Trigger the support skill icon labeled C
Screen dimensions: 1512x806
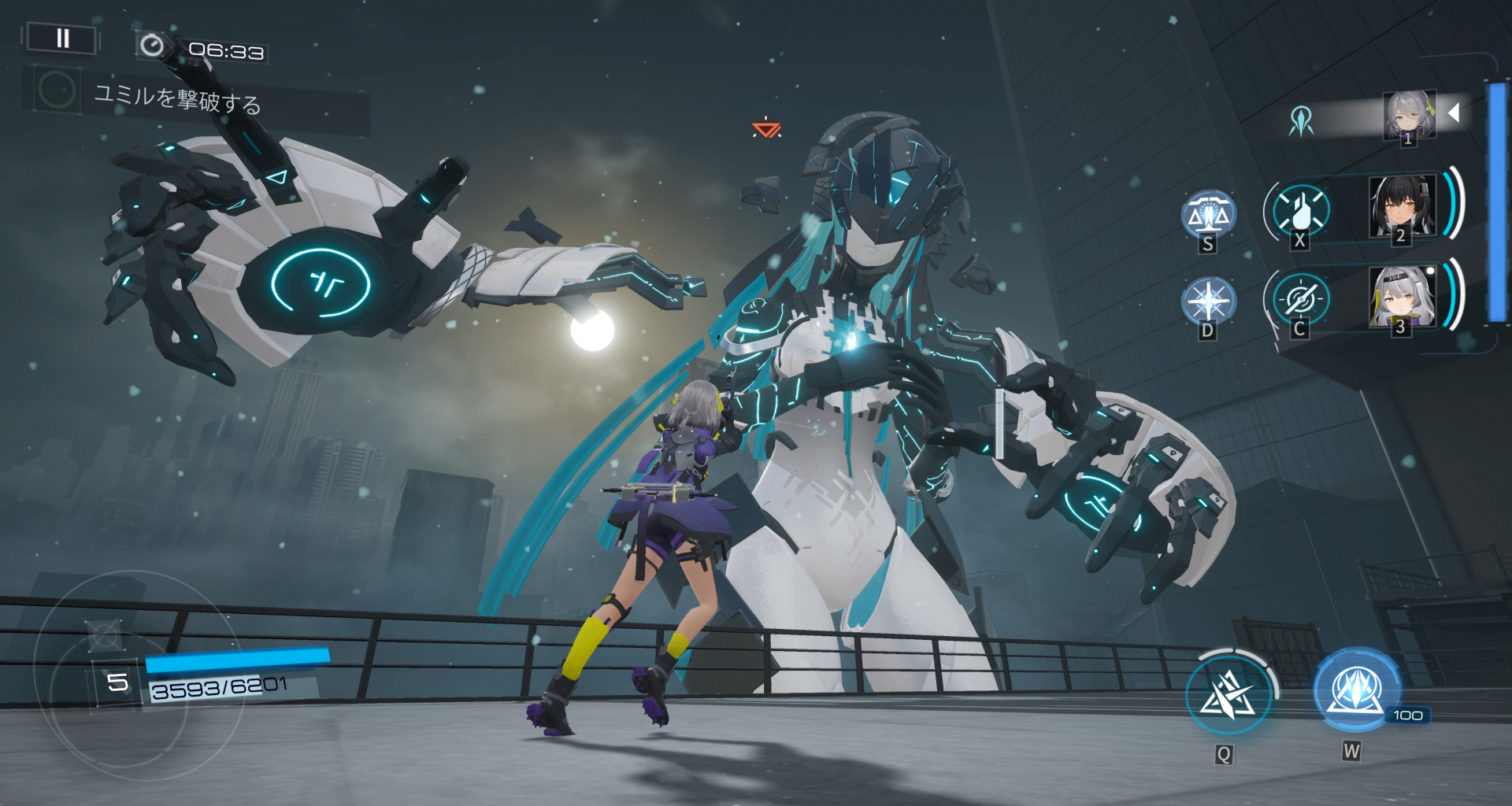[x=1301, y=299]
